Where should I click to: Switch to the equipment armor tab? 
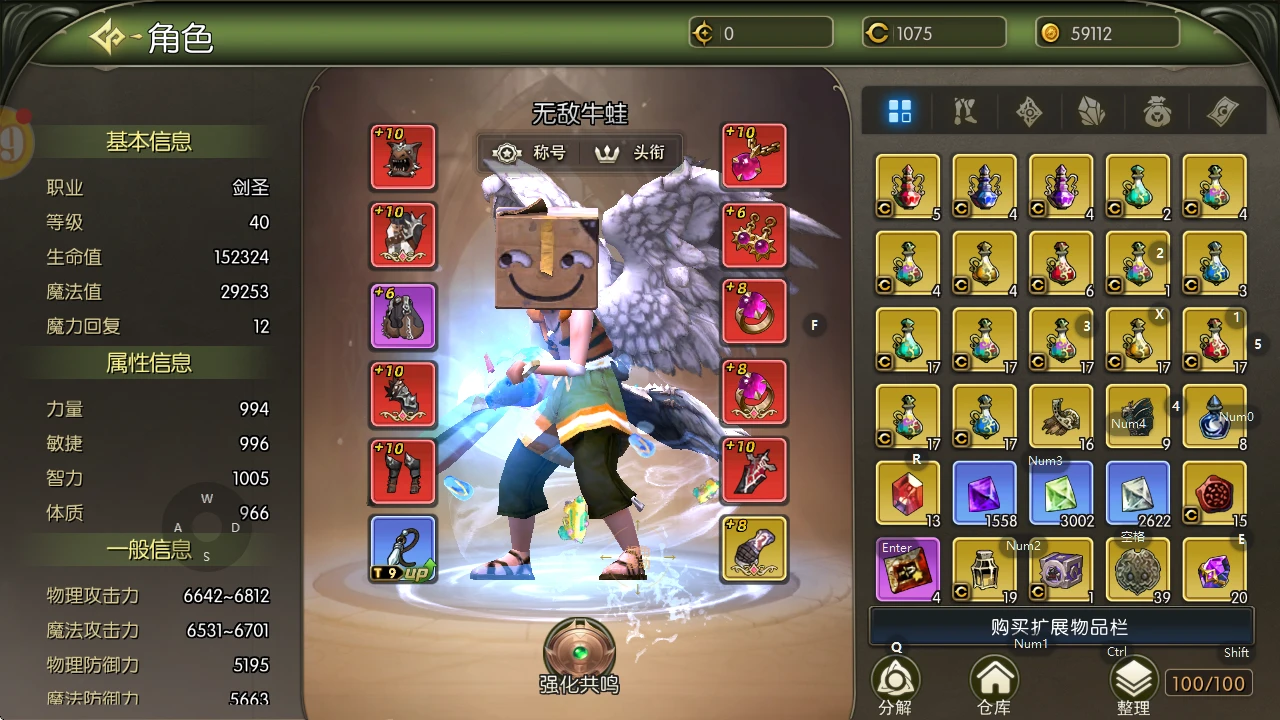(x=965, y=111)
